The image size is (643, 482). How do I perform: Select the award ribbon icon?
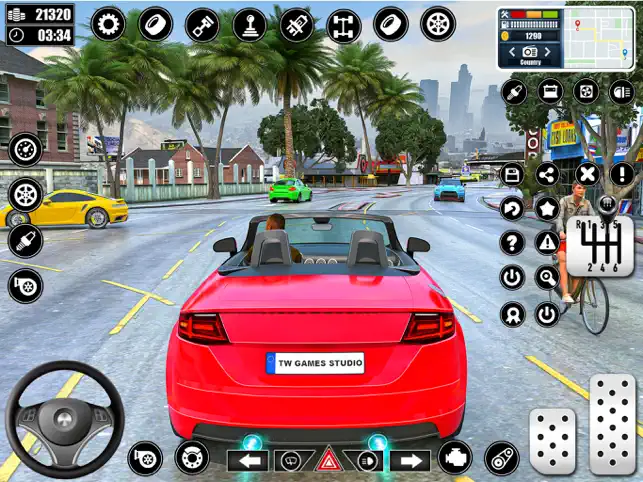[x=513, y=314]
